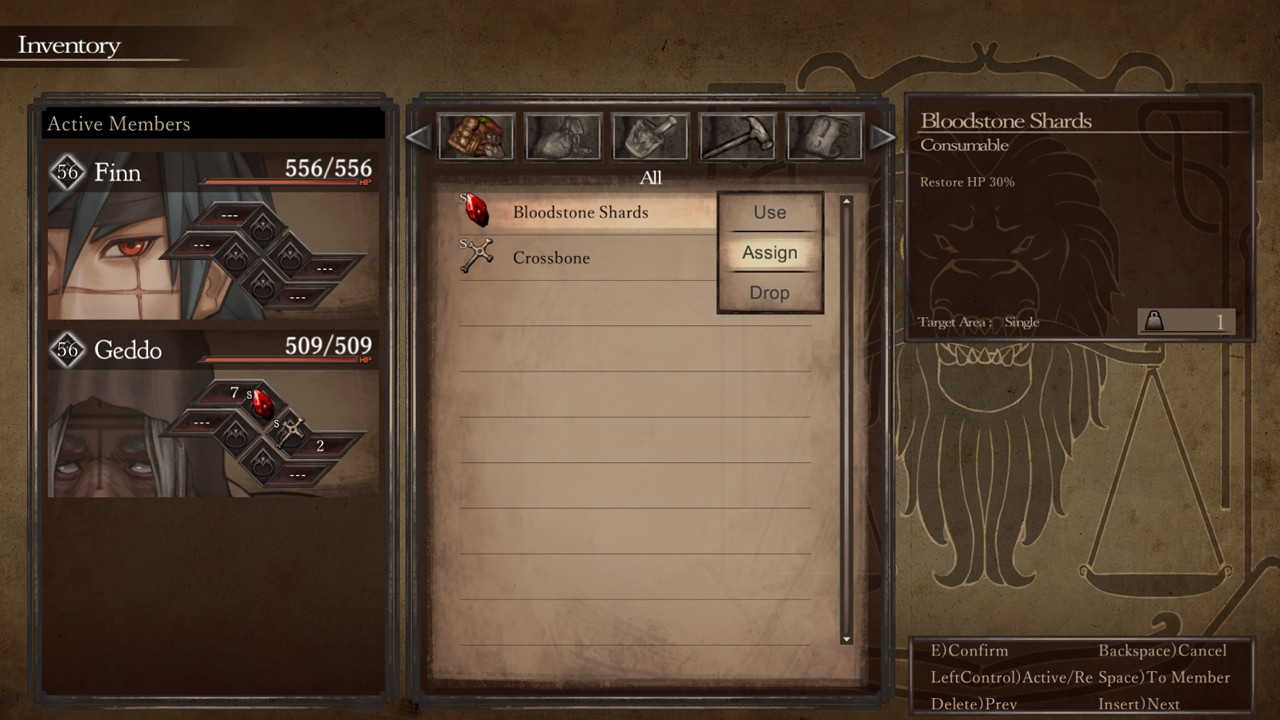This screenshot has height=720, width=1280.
Task: Click Geddo's Crossbone quick slot
Action: click(291, 432)
